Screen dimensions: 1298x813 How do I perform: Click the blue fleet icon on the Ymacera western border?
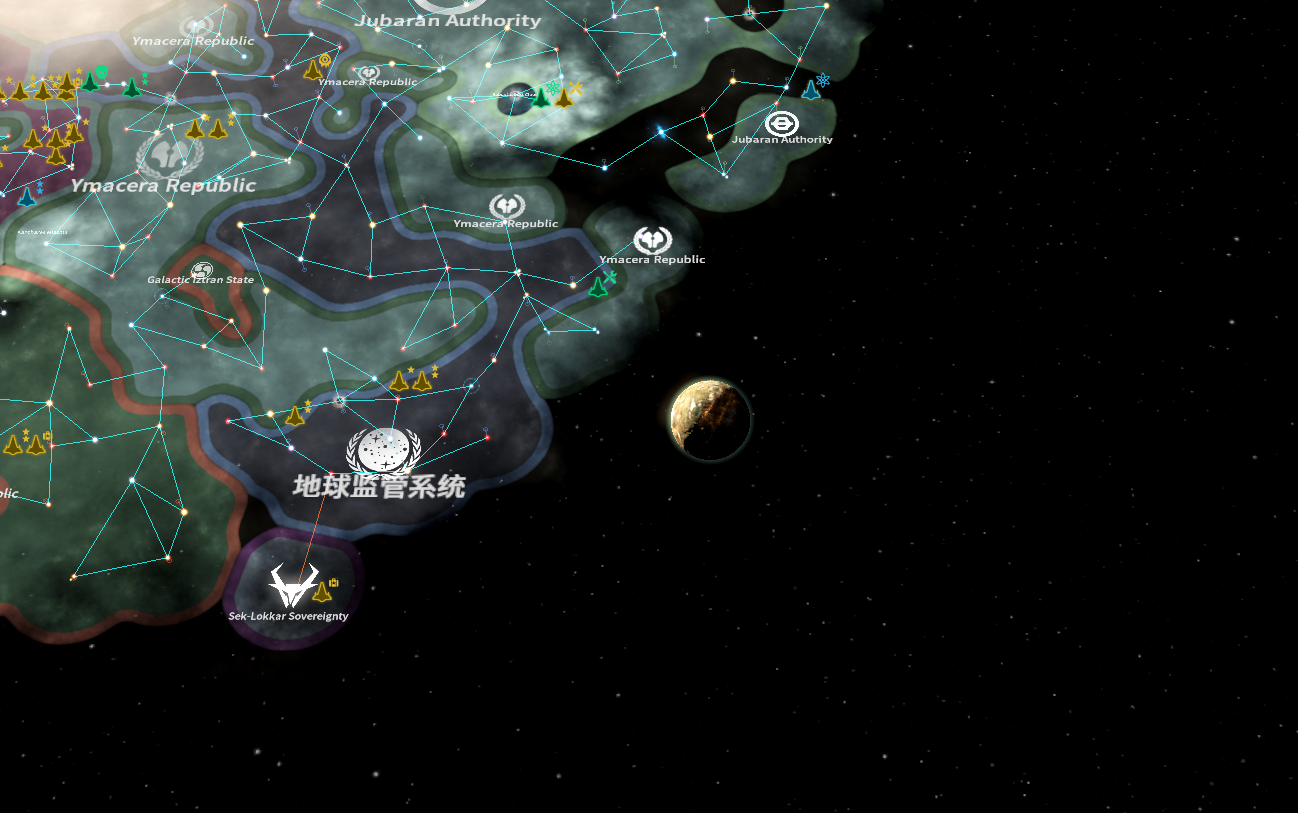28,200
